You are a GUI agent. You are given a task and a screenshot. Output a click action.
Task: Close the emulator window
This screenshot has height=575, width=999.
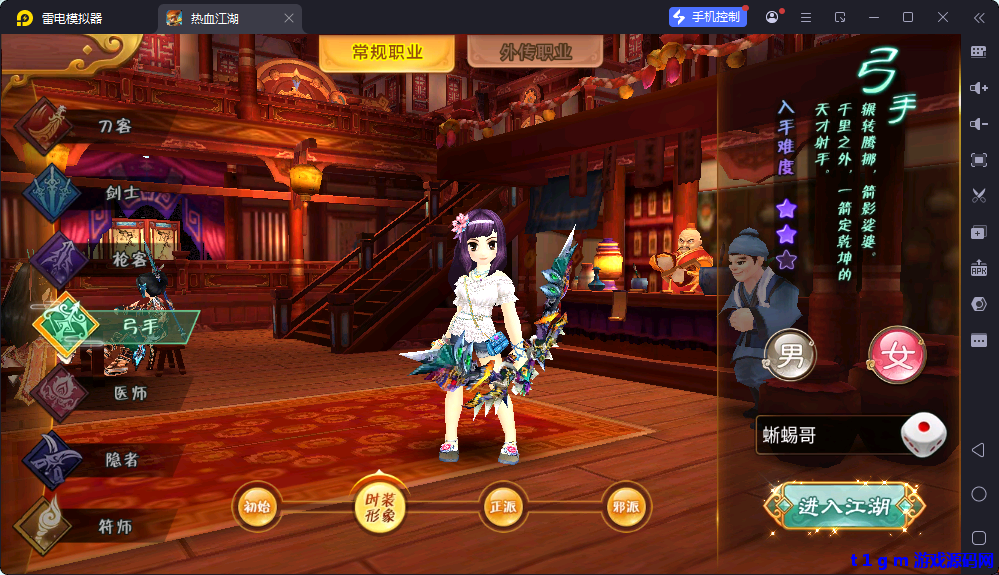pos(943,17)
